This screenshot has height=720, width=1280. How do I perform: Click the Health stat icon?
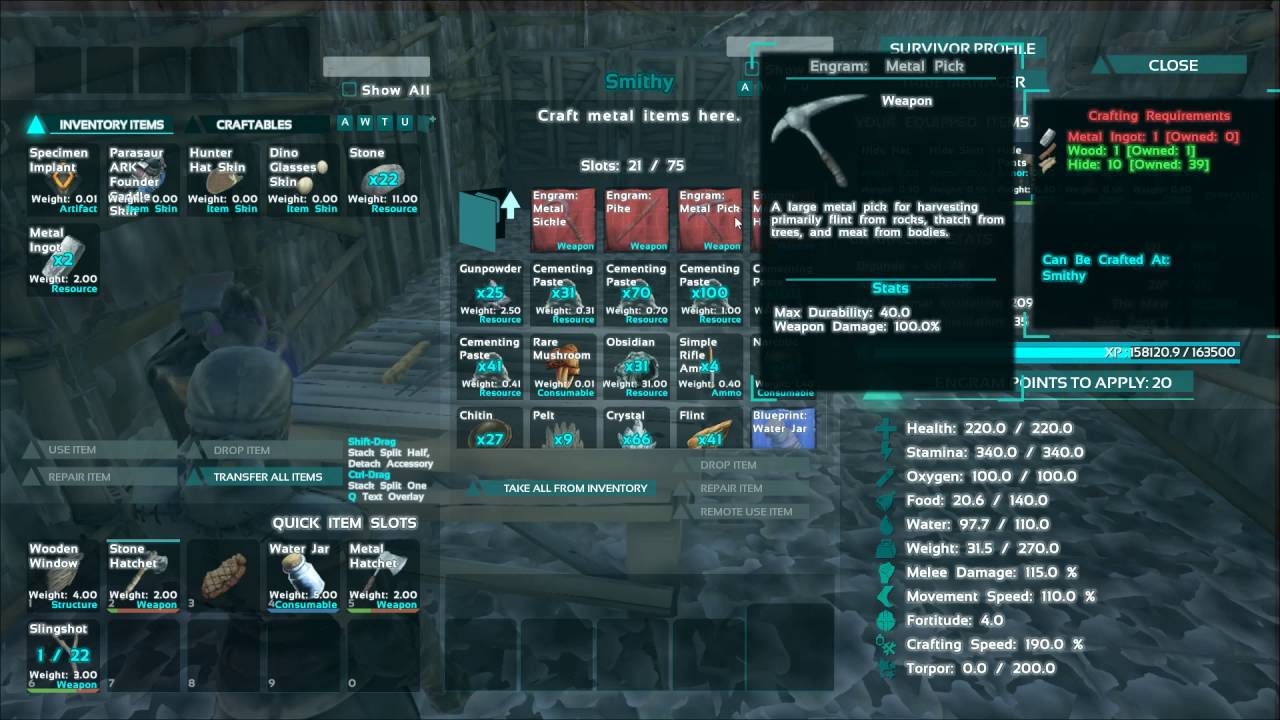pos(886,427)
